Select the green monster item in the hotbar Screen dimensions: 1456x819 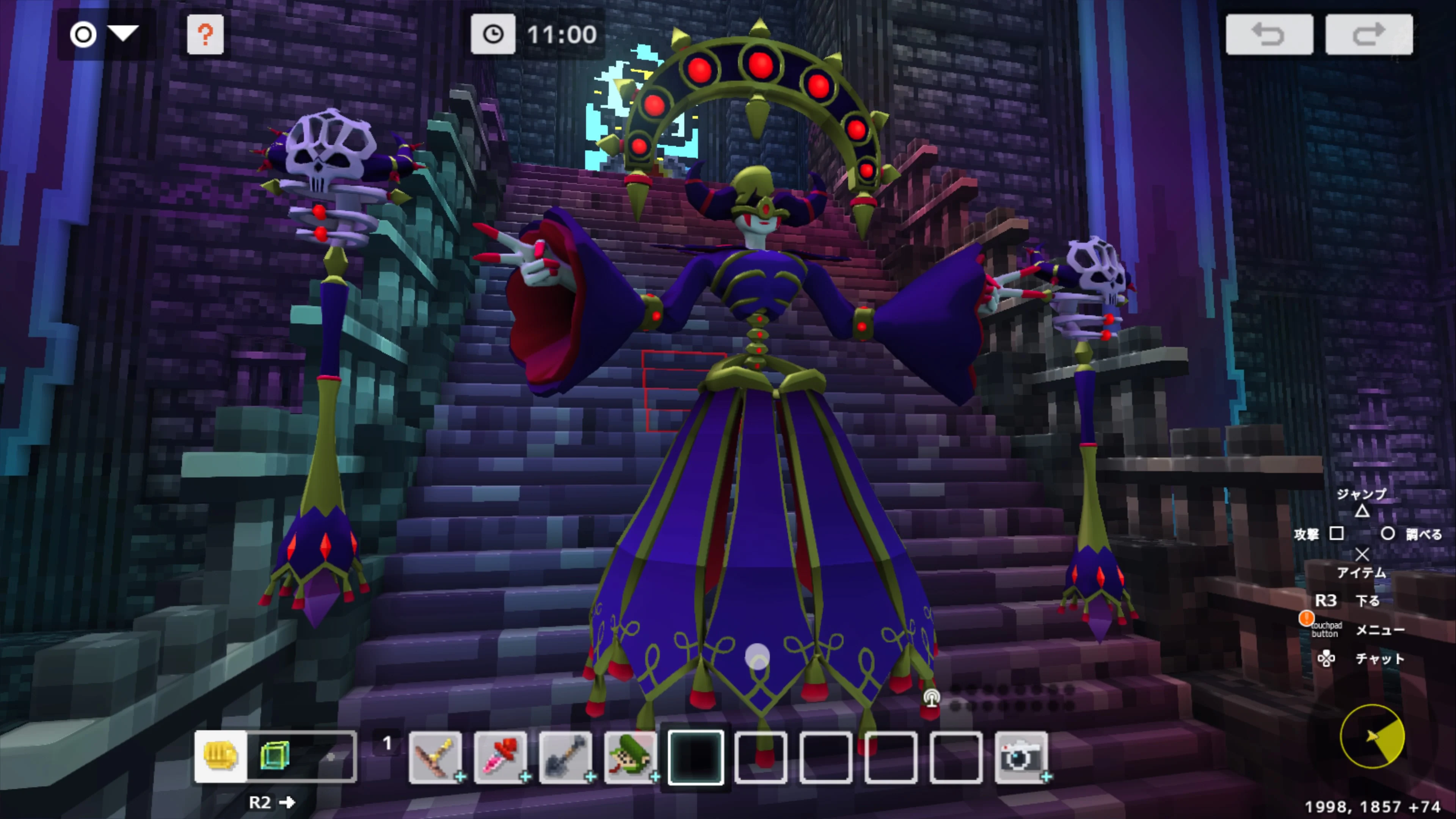pos(632,755)
